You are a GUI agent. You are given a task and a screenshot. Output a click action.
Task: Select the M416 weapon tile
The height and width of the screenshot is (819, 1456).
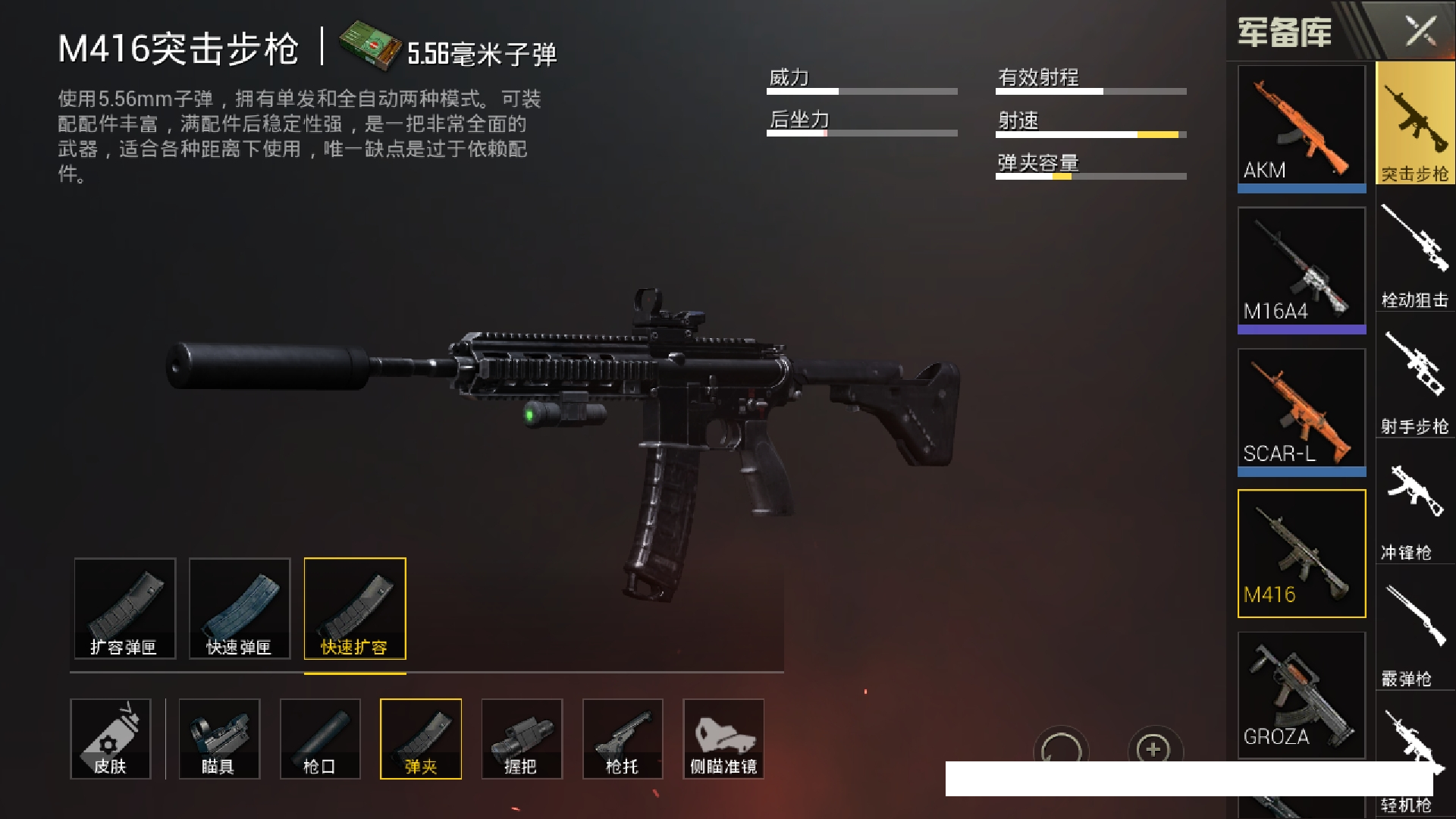point(1301,553)
